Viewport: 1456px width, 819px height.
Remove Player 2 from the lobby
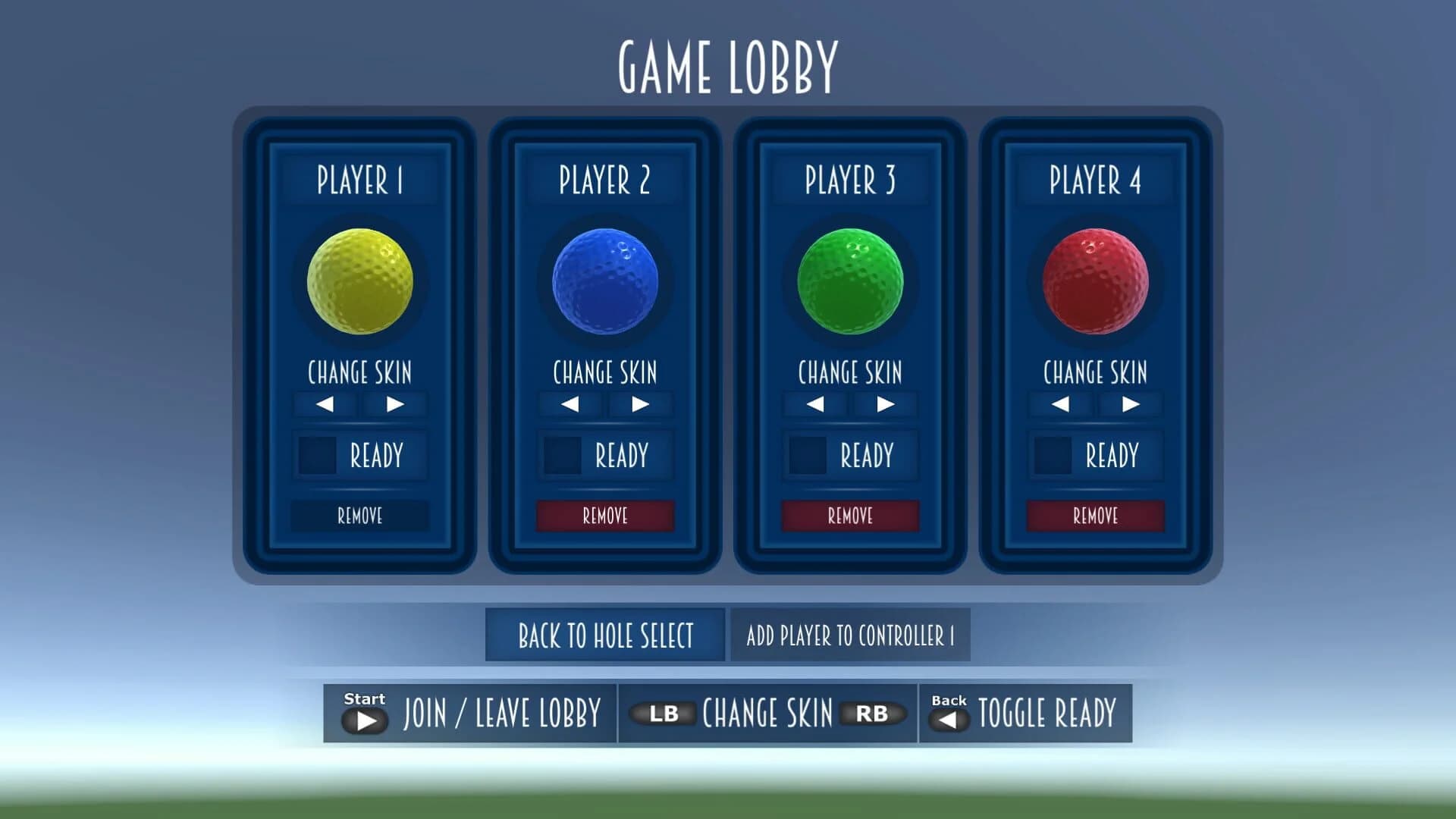click(604, 516)
